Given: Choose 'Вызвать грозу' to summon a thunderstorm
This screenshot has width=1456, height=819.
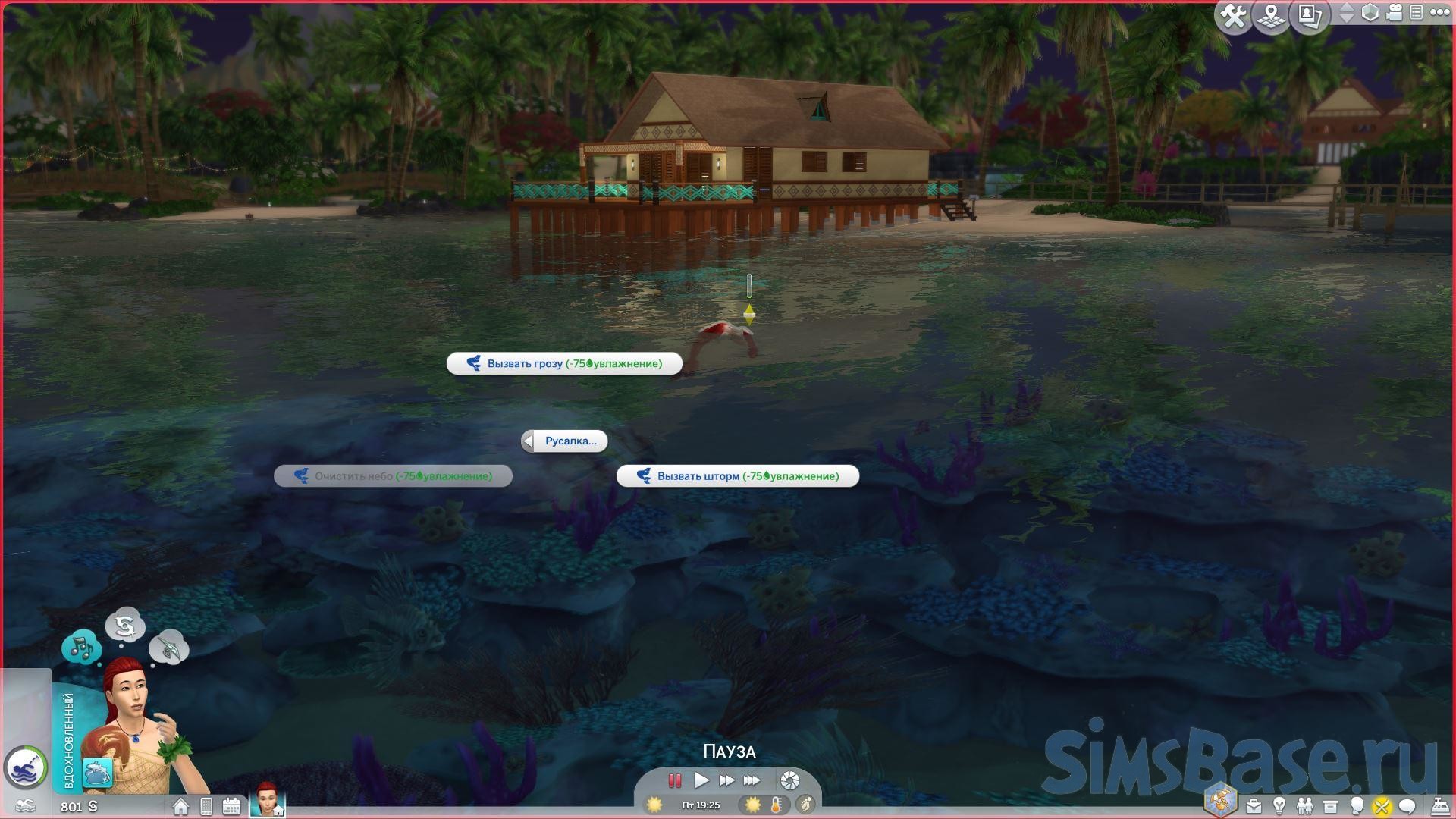Looking at the screenshot, I should [x=564, y=364].
